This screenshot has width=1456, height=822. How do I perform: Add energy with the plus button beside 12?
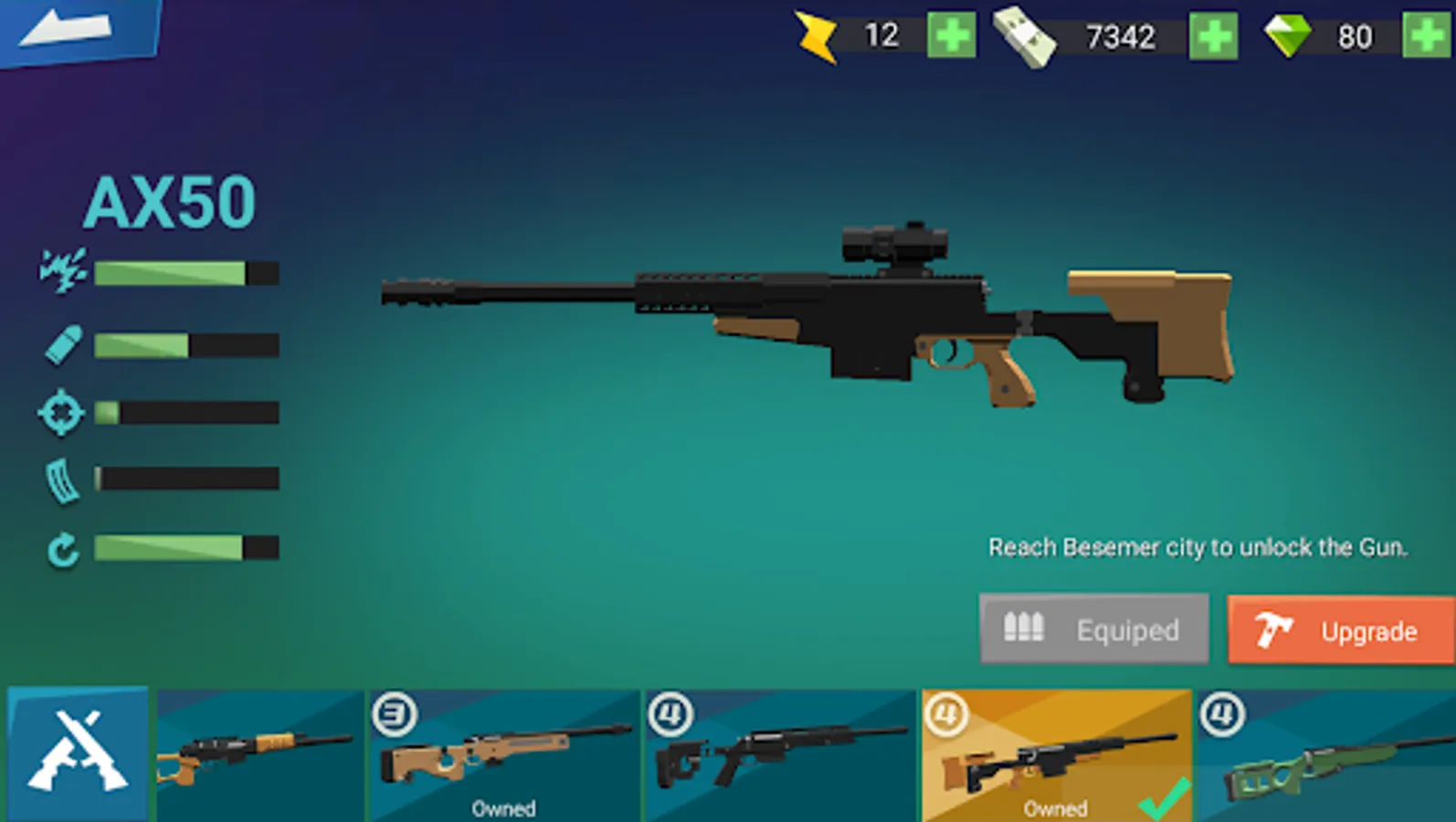(x=951, y=35)
